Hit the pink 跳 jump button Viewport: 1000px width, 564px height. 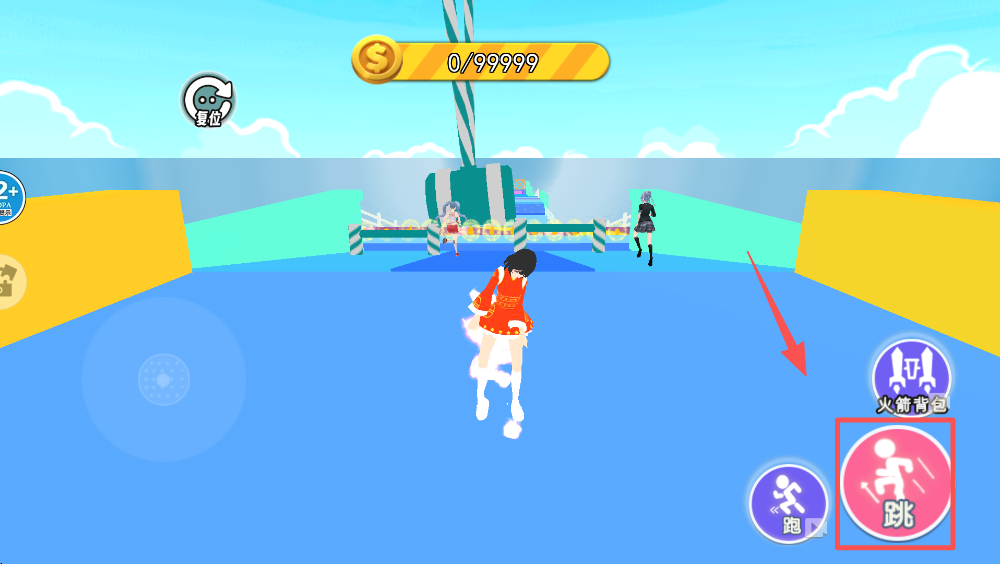(895, 485)
